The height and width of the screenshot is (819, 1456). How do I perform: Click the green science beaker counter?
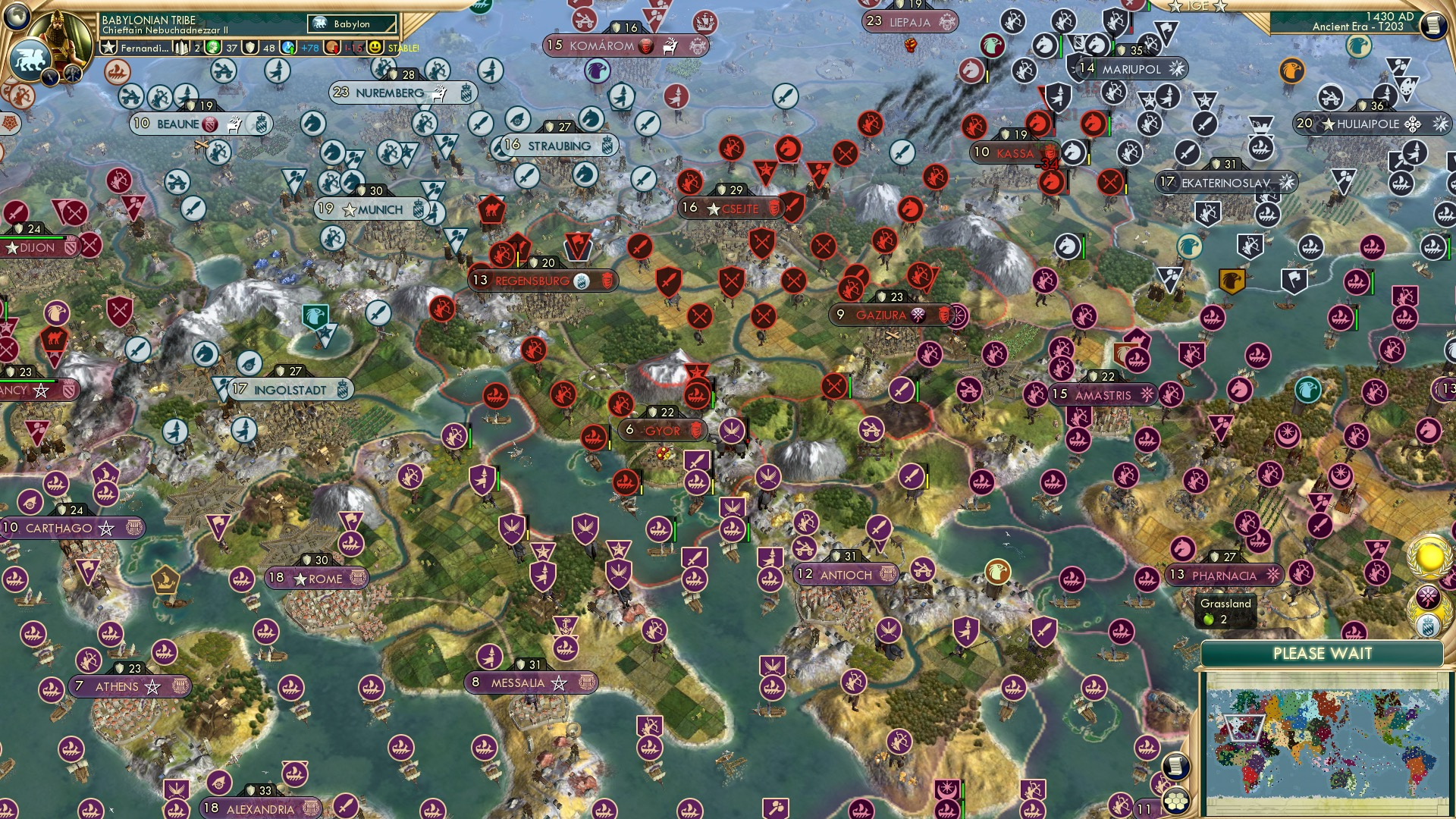tap(213, 47)
